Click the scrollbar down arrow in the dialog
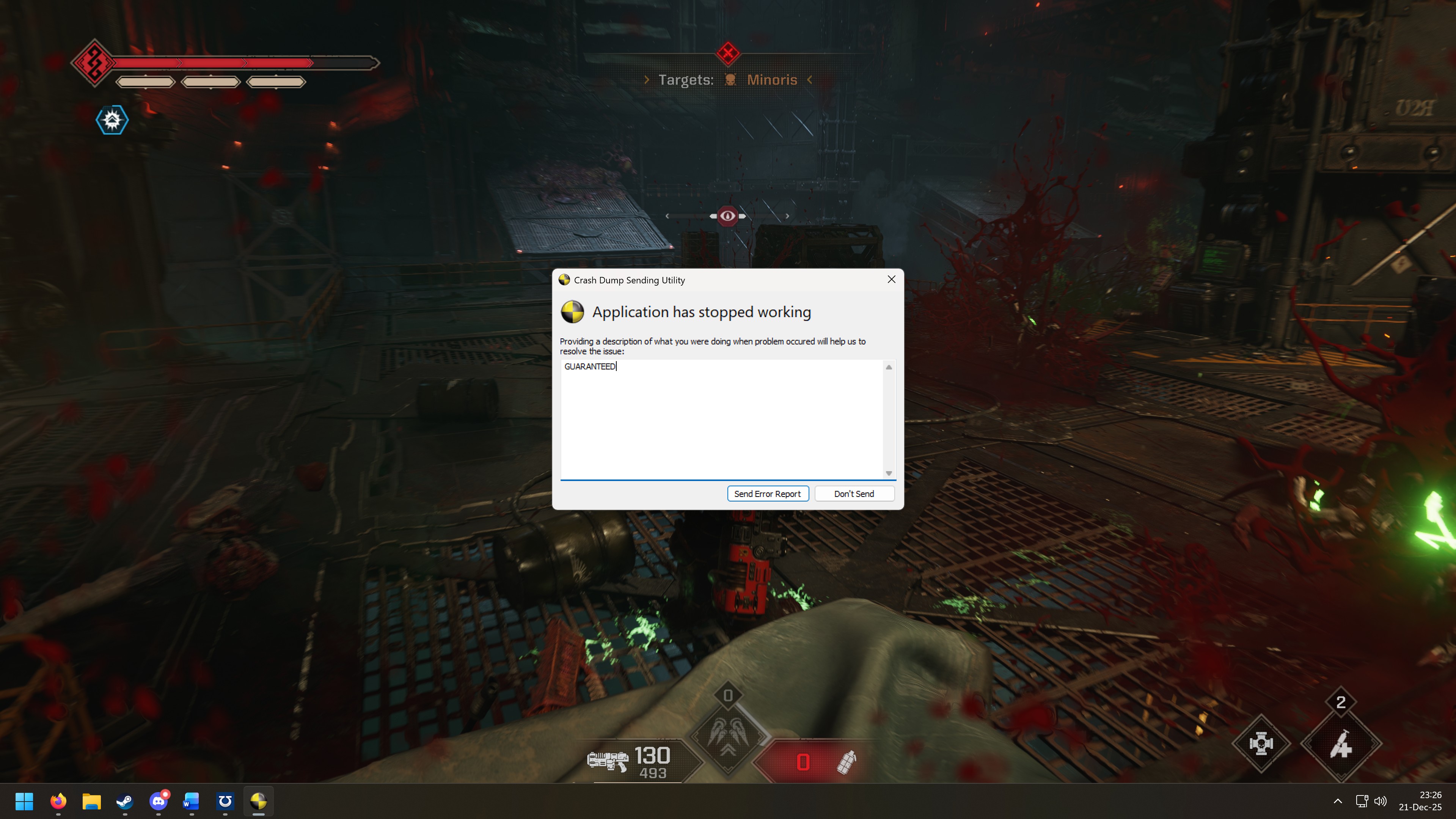The image size is (1456, 819). 889,473
